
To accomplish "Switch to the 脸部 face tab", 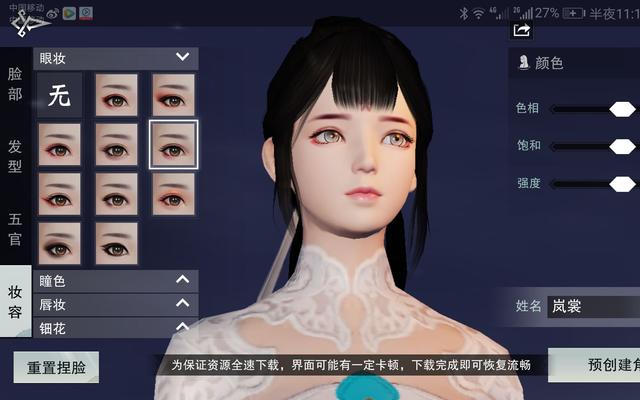I will 15,84.
